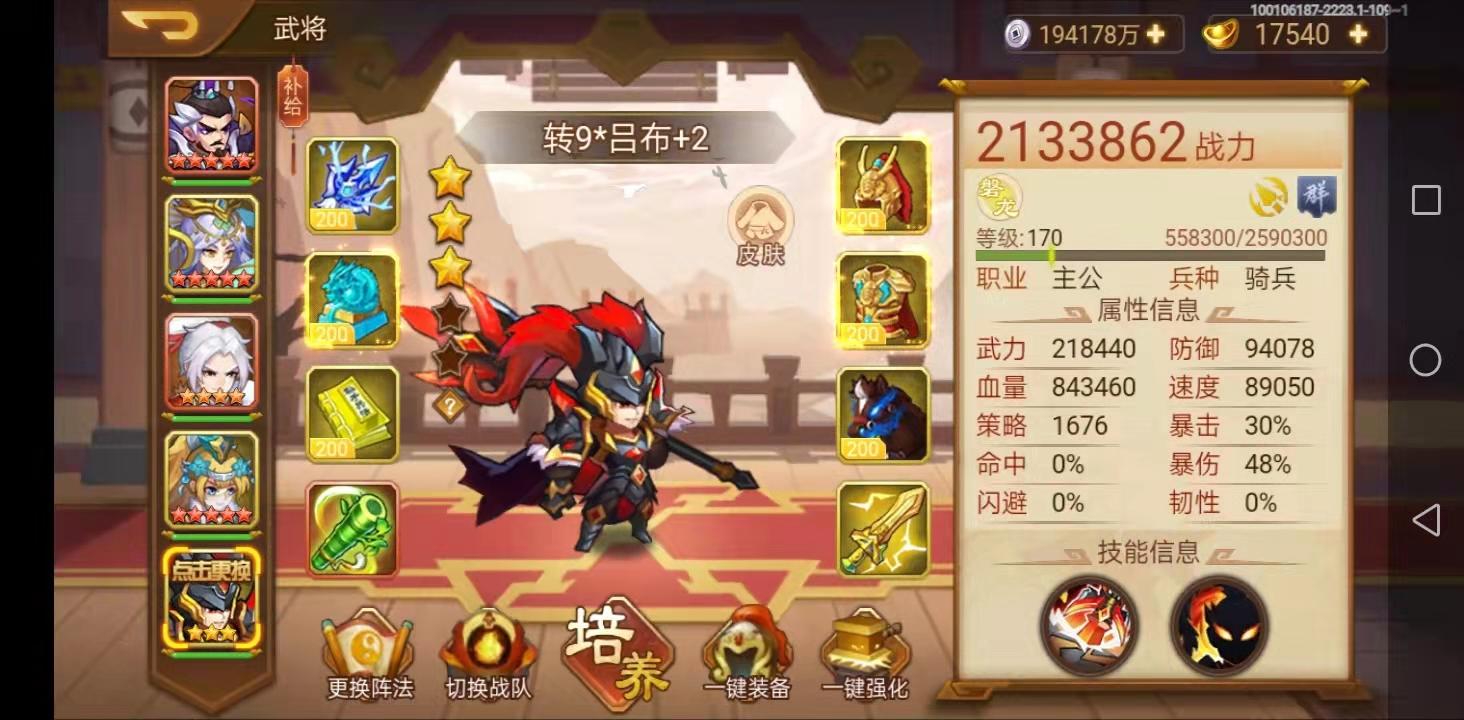1464x720 pixels.
Task: Tap the back arrow to leave 武将 screen
Action: click(160, 27)
